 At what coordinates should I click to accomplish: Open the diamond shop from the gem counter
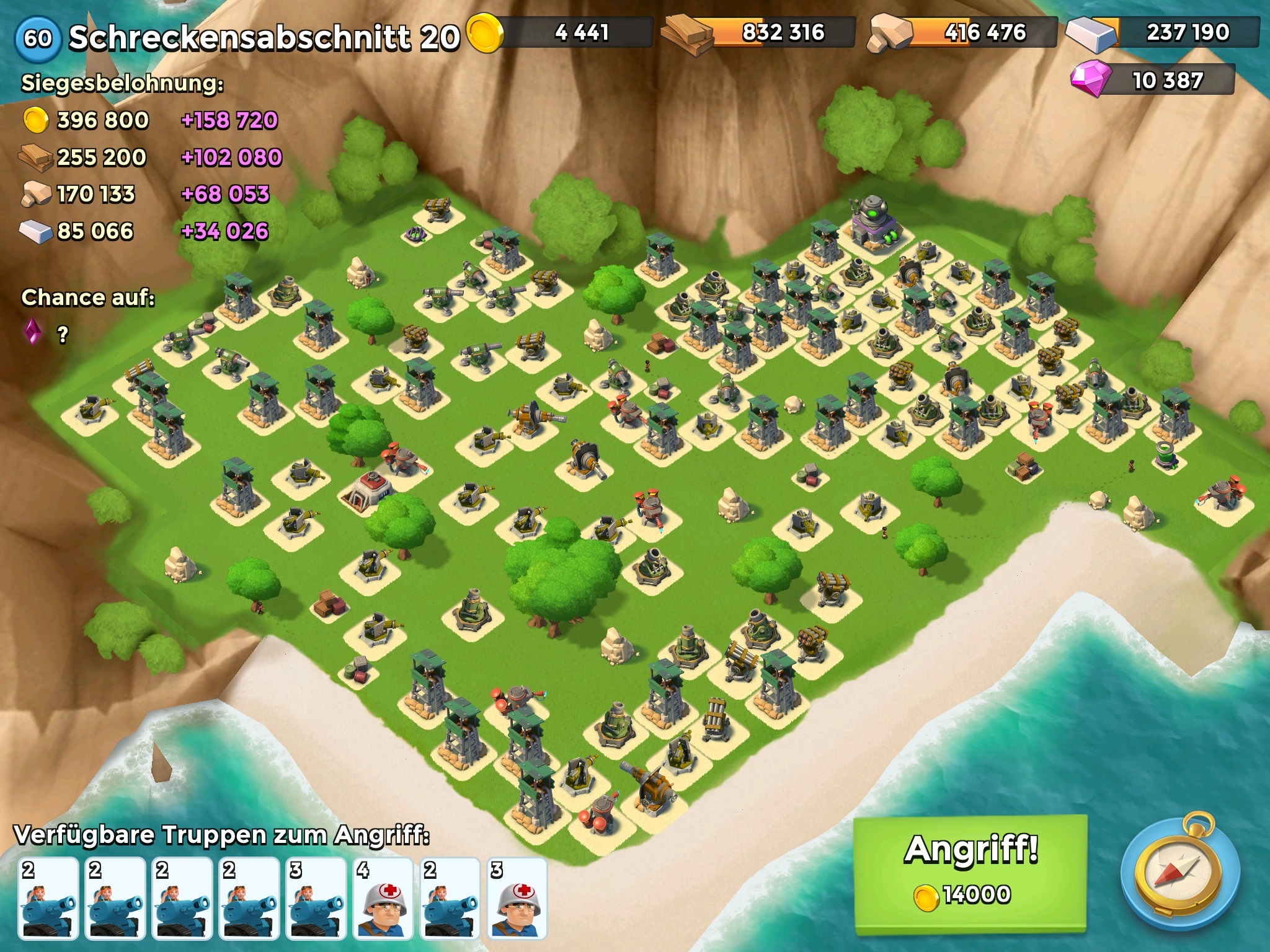(x=1153, y=81)
